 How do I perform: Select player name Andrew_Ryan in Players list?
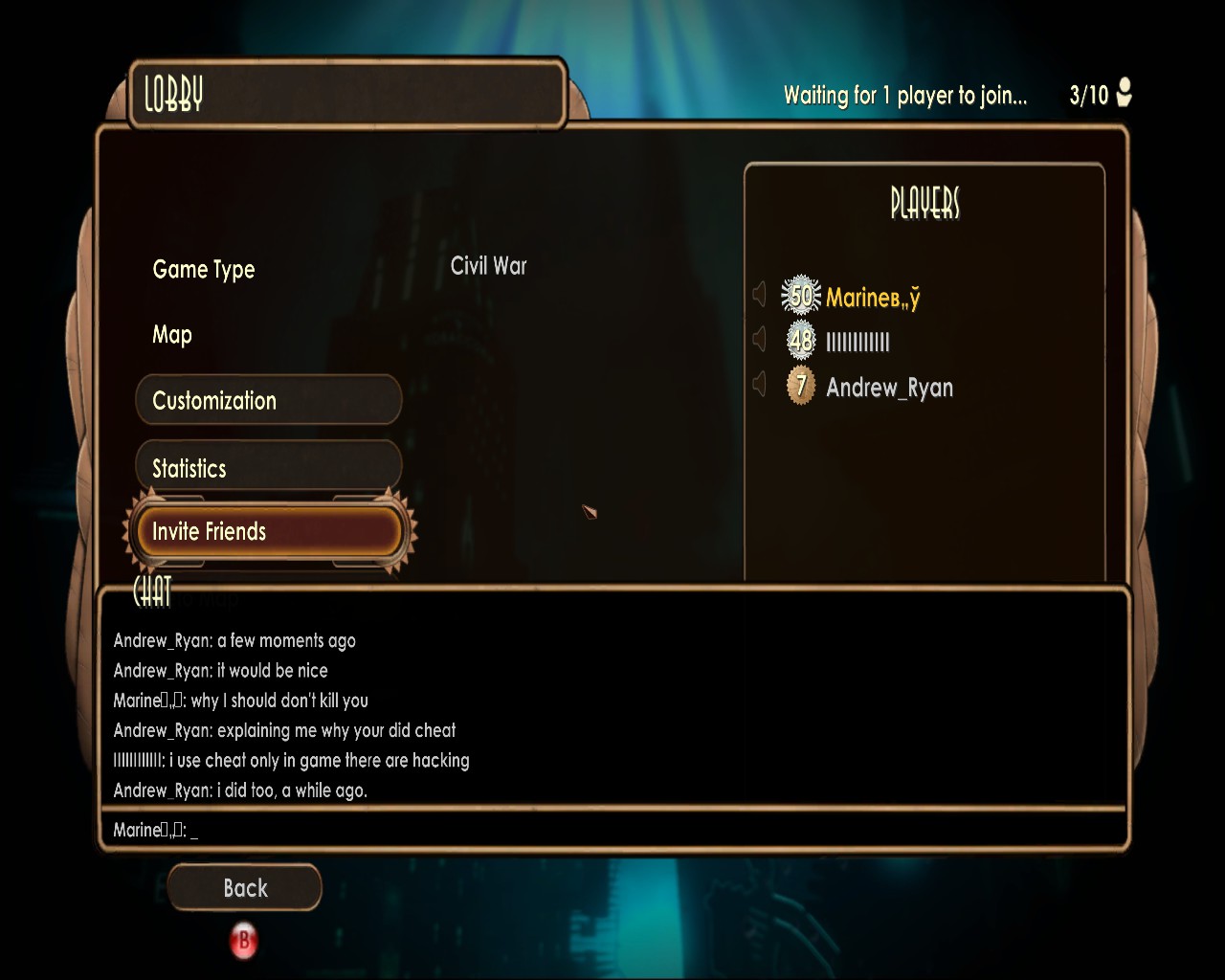888,388
